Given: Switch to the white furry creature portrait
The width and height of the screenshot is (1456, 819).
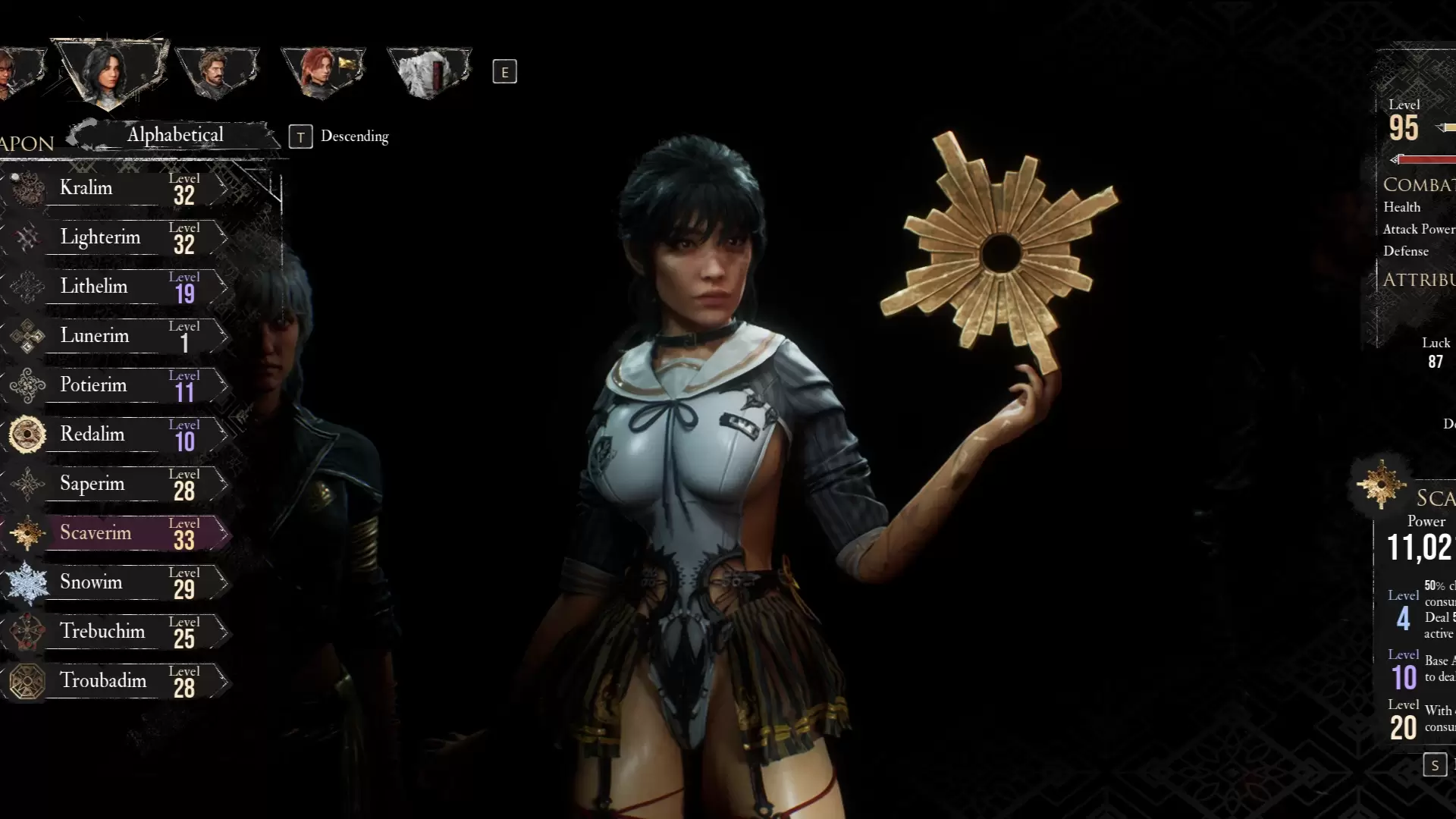Looking at the screenshot, I should [x=429, y=72].
